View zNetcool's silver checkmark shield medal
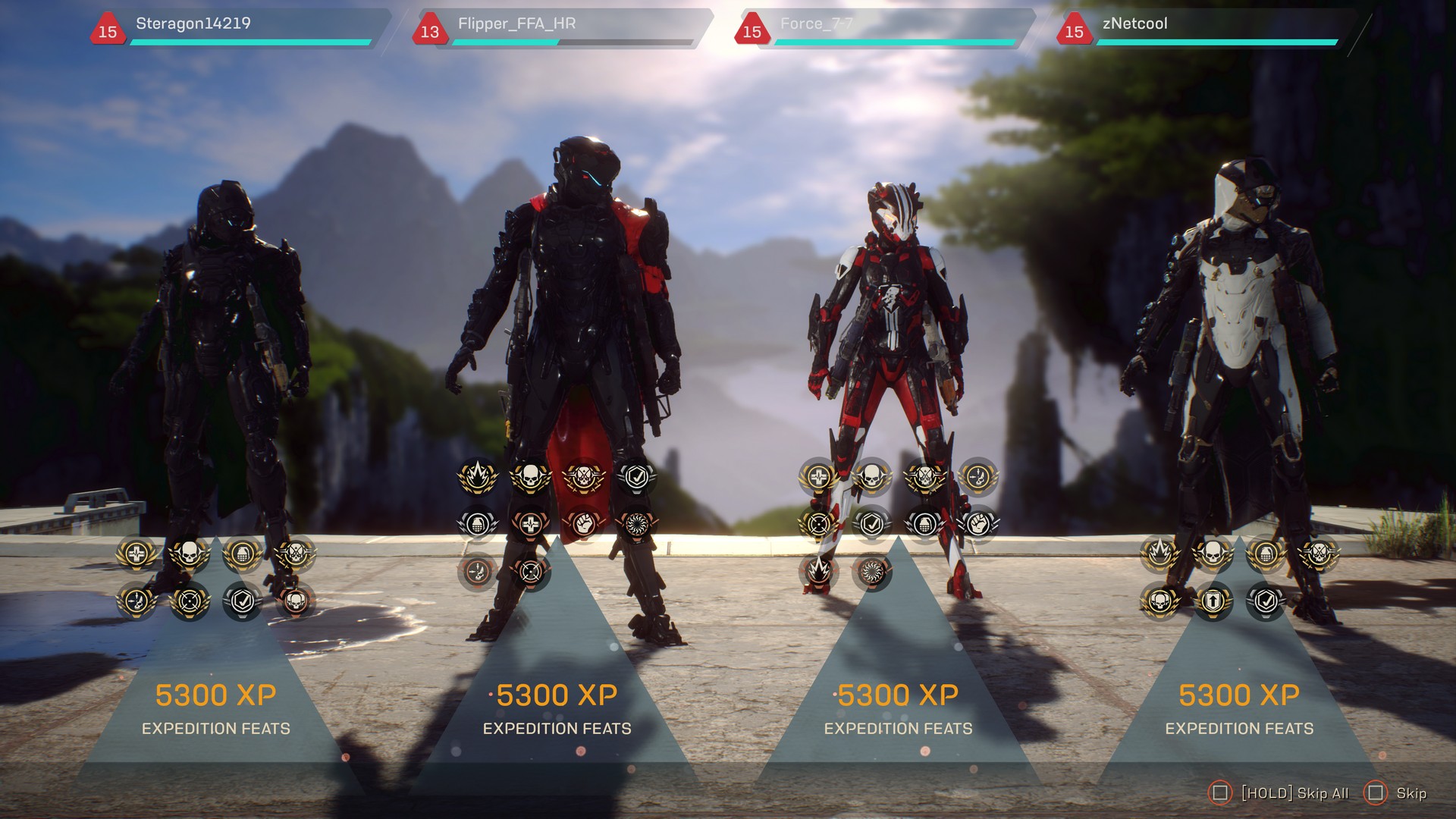 pyautogui.click(x=1266, y=601)
